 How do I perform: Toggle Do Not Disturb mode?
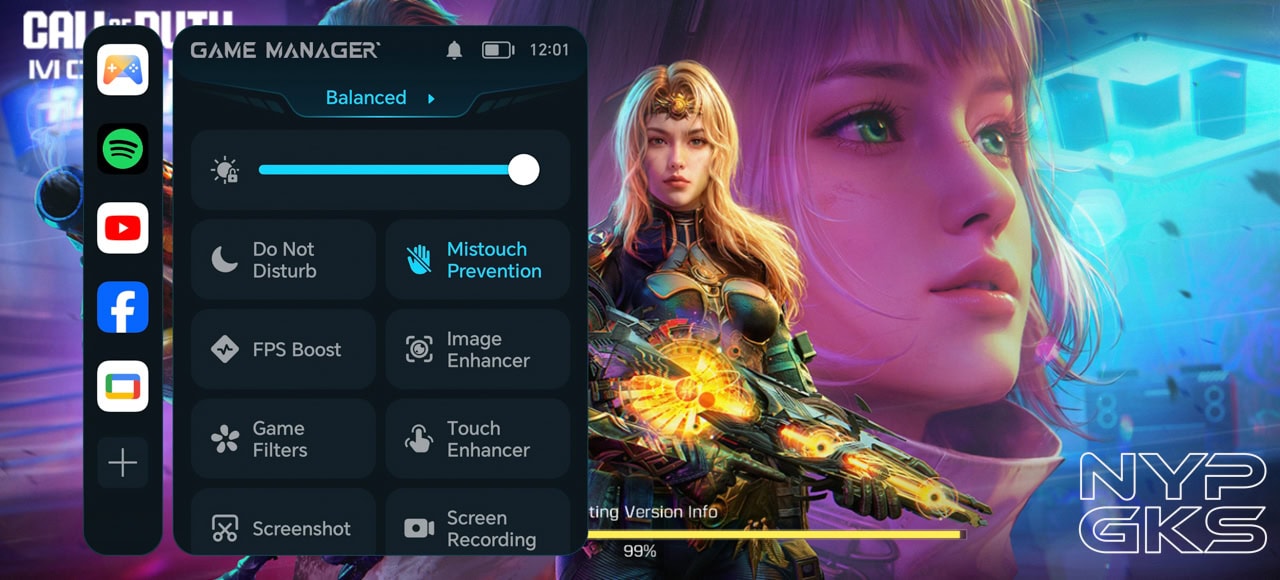pyautogui.click(x=283, y=260)
